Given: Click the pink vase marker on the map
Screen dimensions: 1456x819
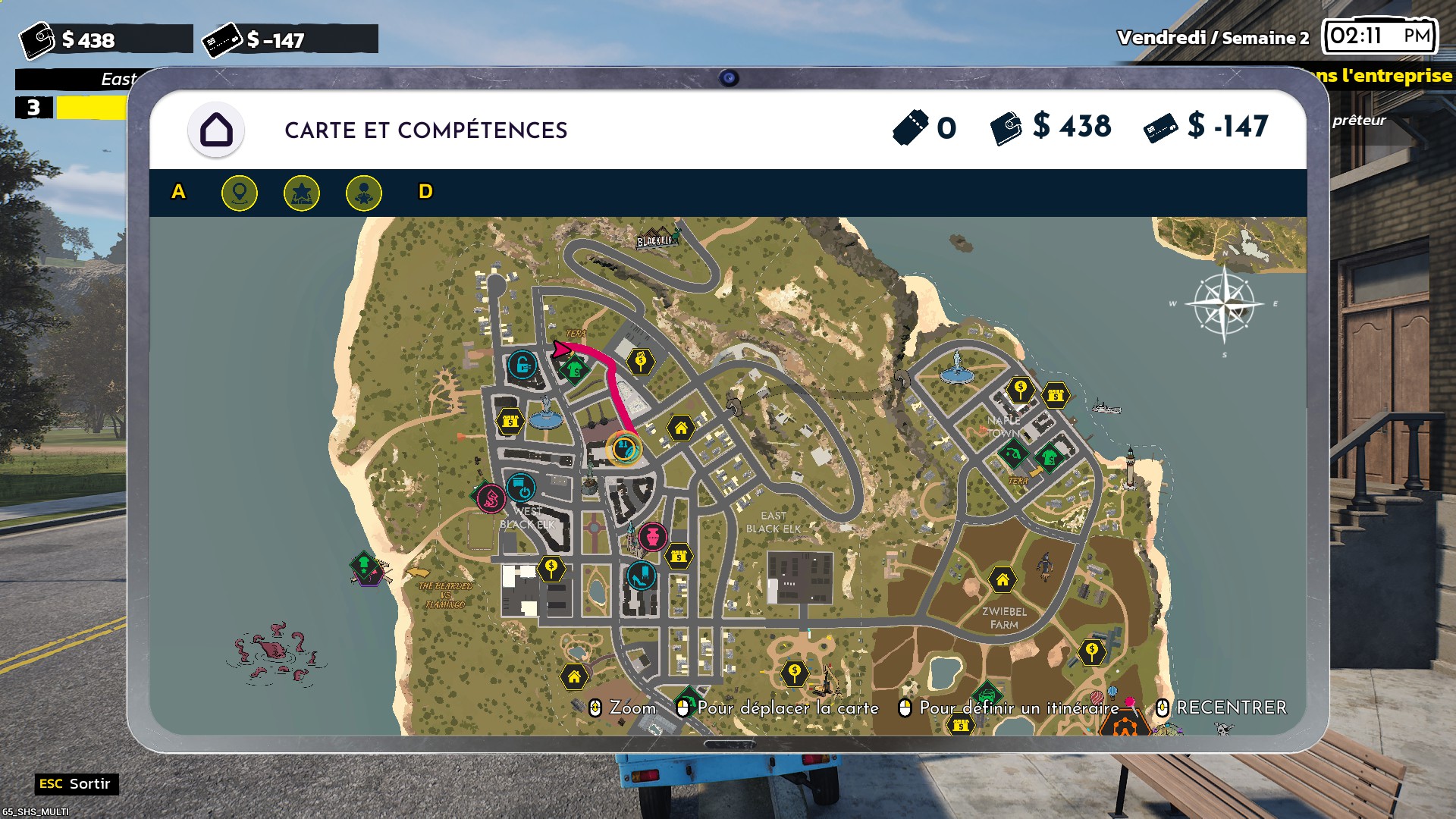Looking at the screenshot, I should pyautogui.click(x=652, y=537).
